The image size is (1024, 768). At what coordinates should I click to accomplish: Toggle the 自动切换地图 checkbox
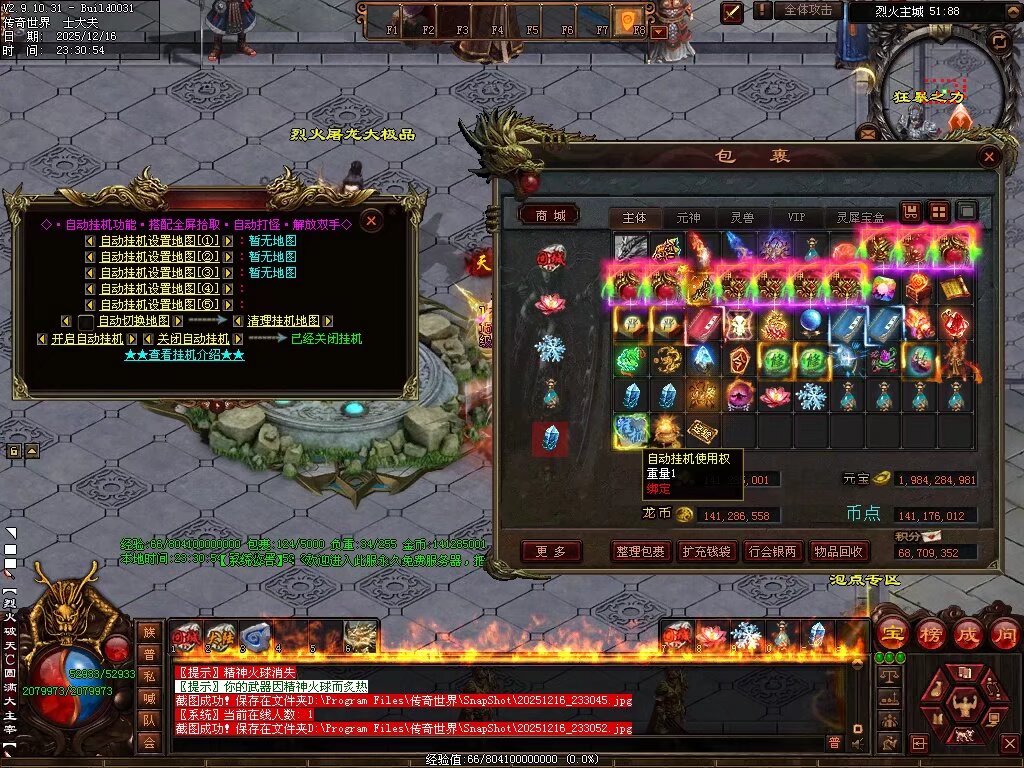(x=87, y=322)
